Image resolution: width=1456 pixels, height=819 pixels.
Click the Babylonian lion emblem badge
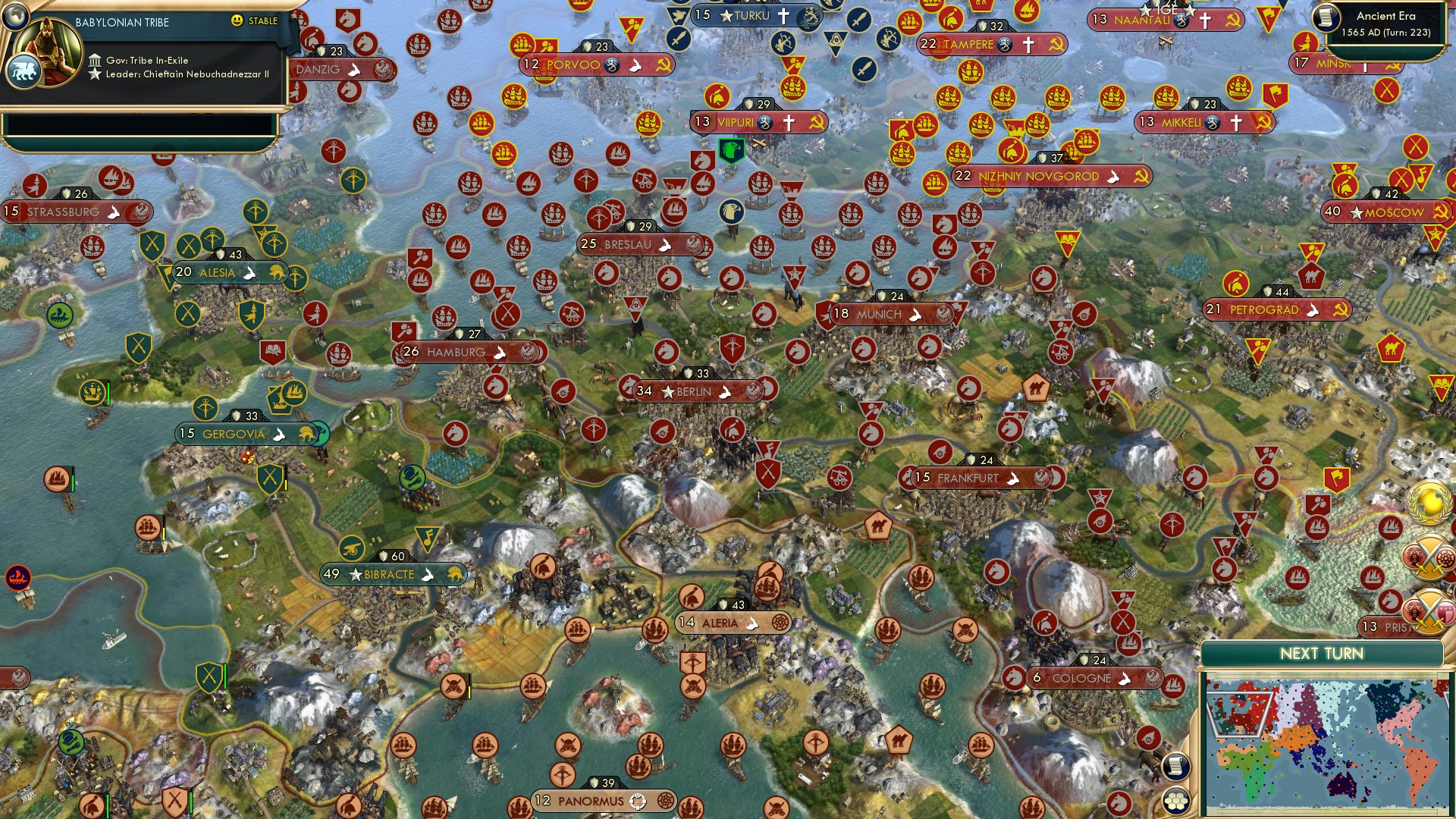[x=25, y=71]
